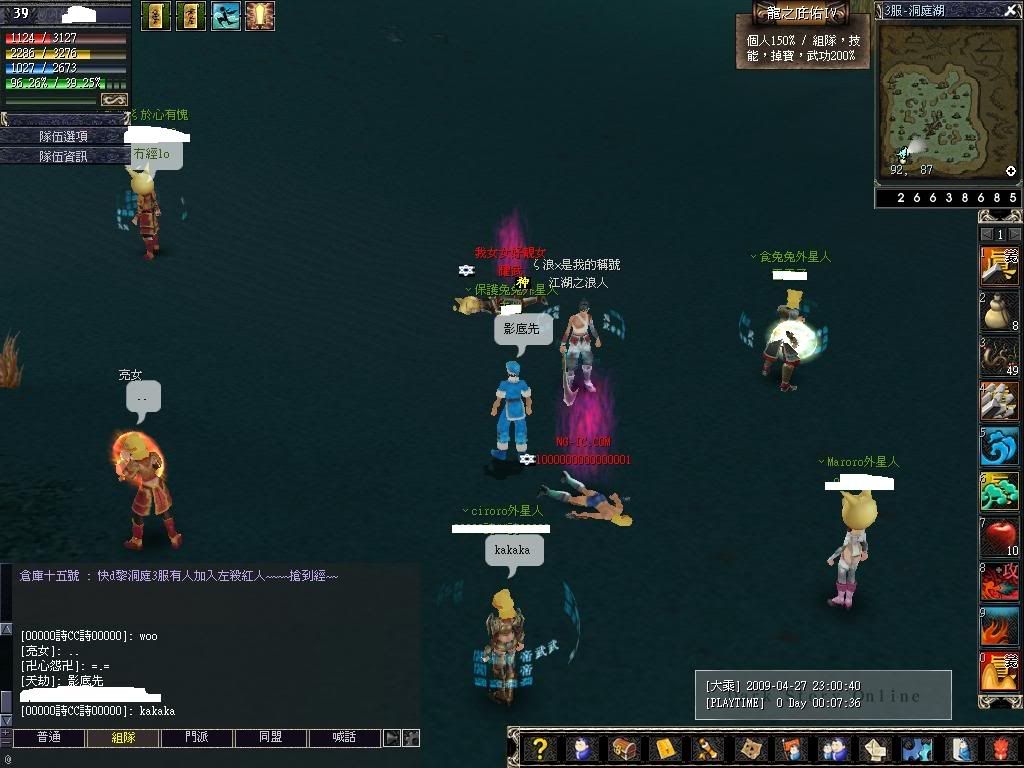The width and height of the screenshot is (1024, 768).
Task: Open the yellow question mark help icon
Action: pyautogui.click(x=539, y=748)
